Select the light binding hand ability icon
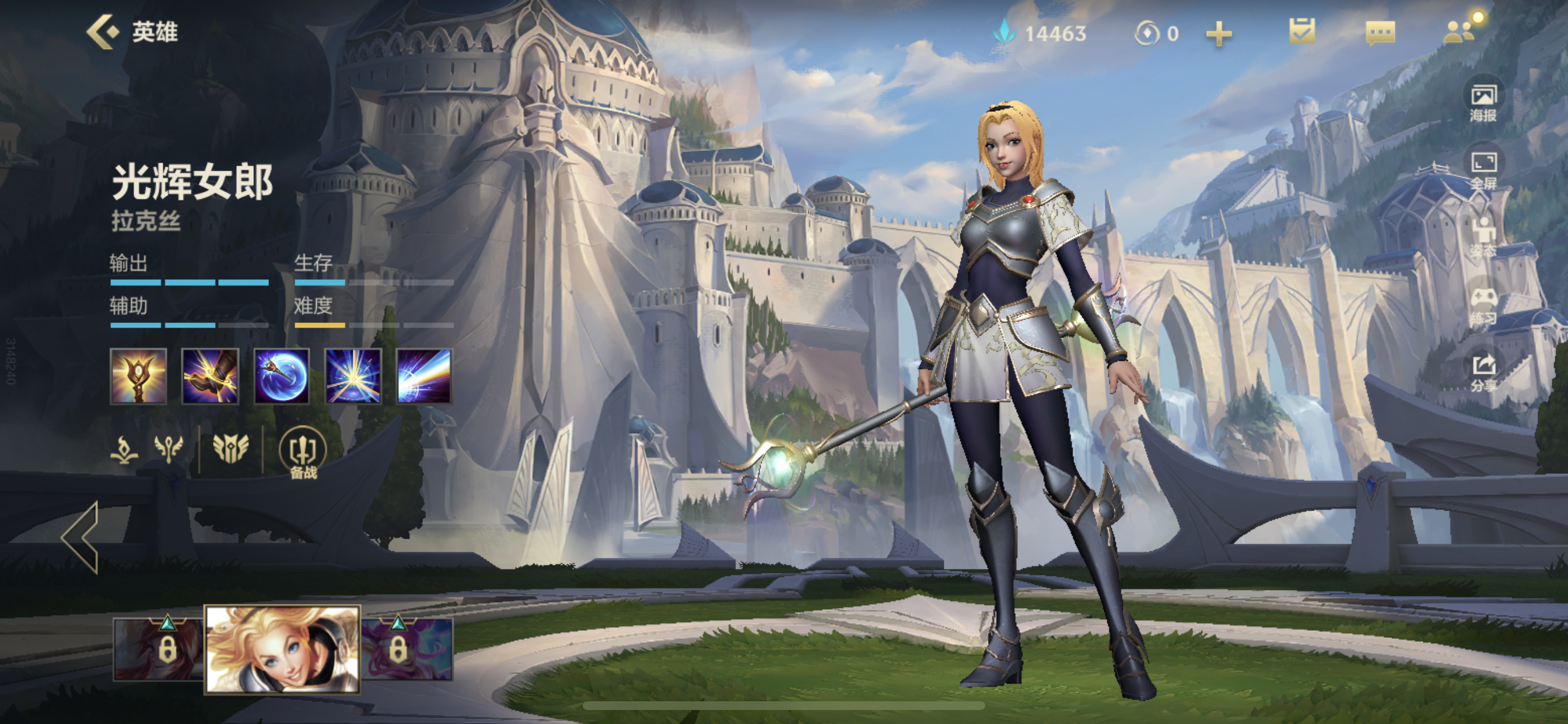This screenshot has height=724, width=1568. [210, 376]
